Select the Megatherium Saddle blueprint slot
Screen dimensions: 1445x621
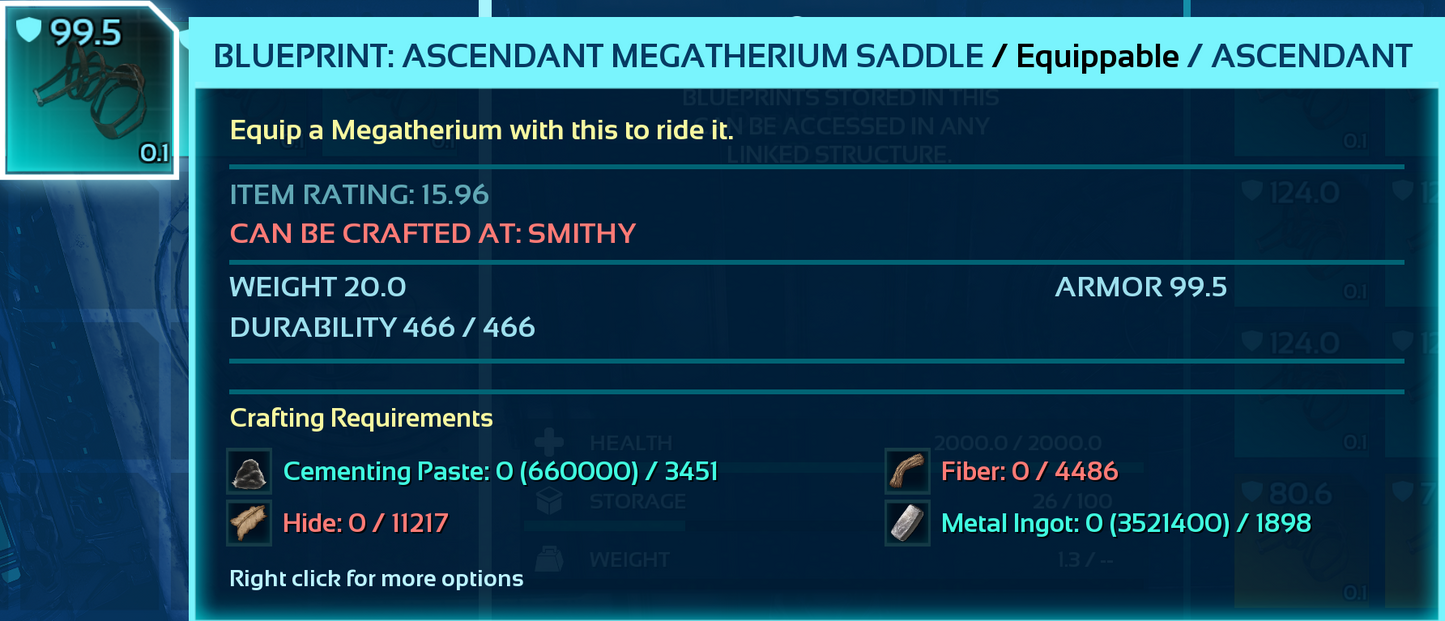[88, 90]
